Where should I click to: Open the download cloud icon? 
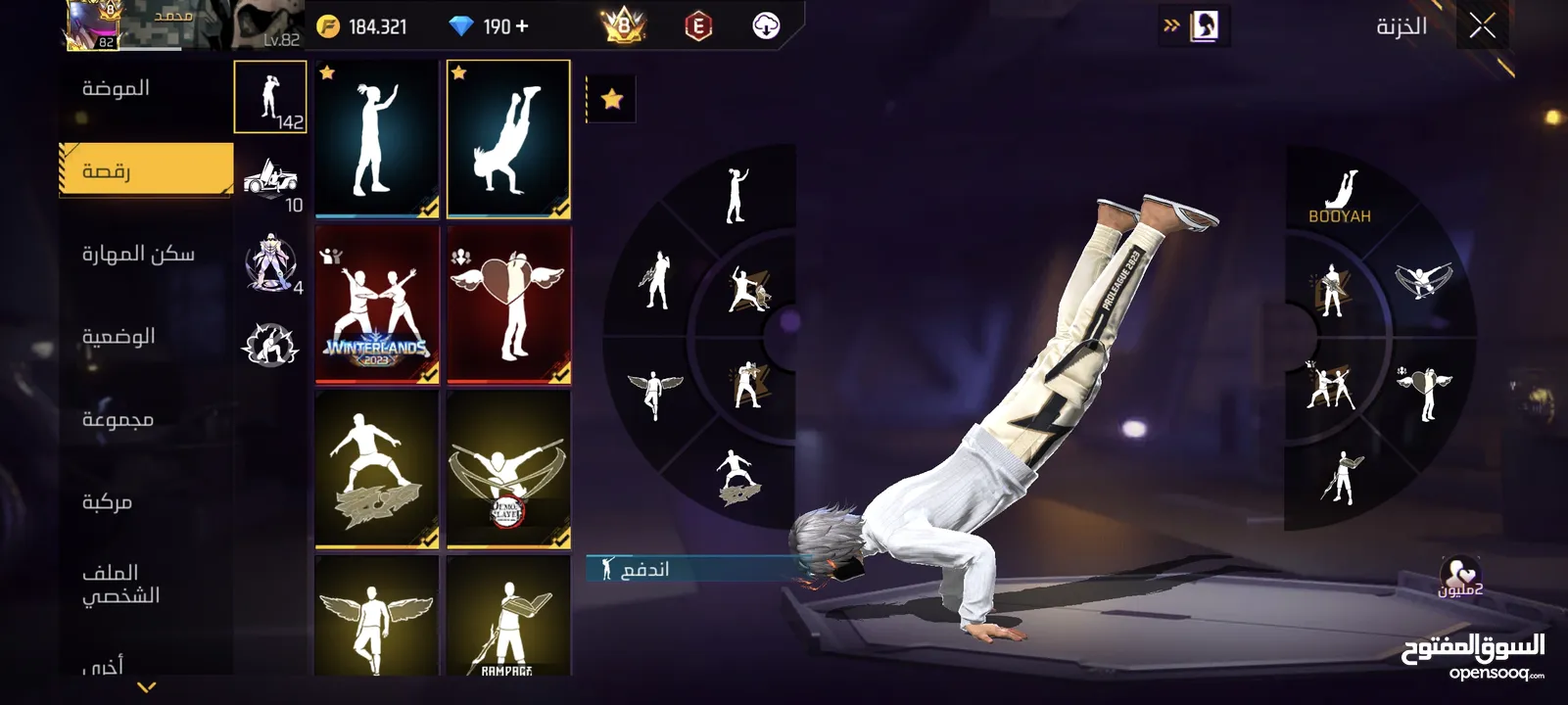click(x=766, y=26)
